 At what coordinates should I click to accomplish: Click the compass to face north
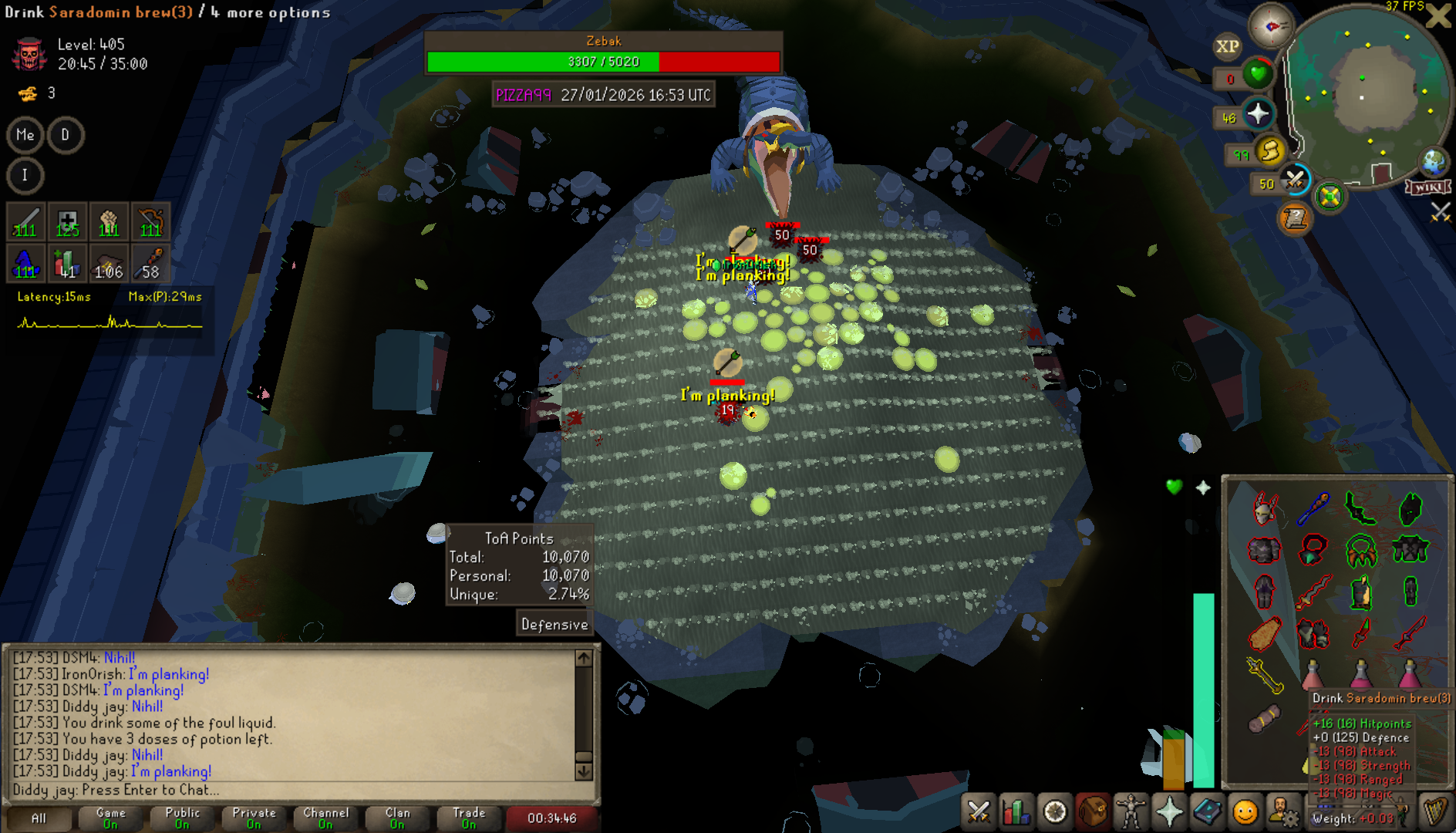1271,26
